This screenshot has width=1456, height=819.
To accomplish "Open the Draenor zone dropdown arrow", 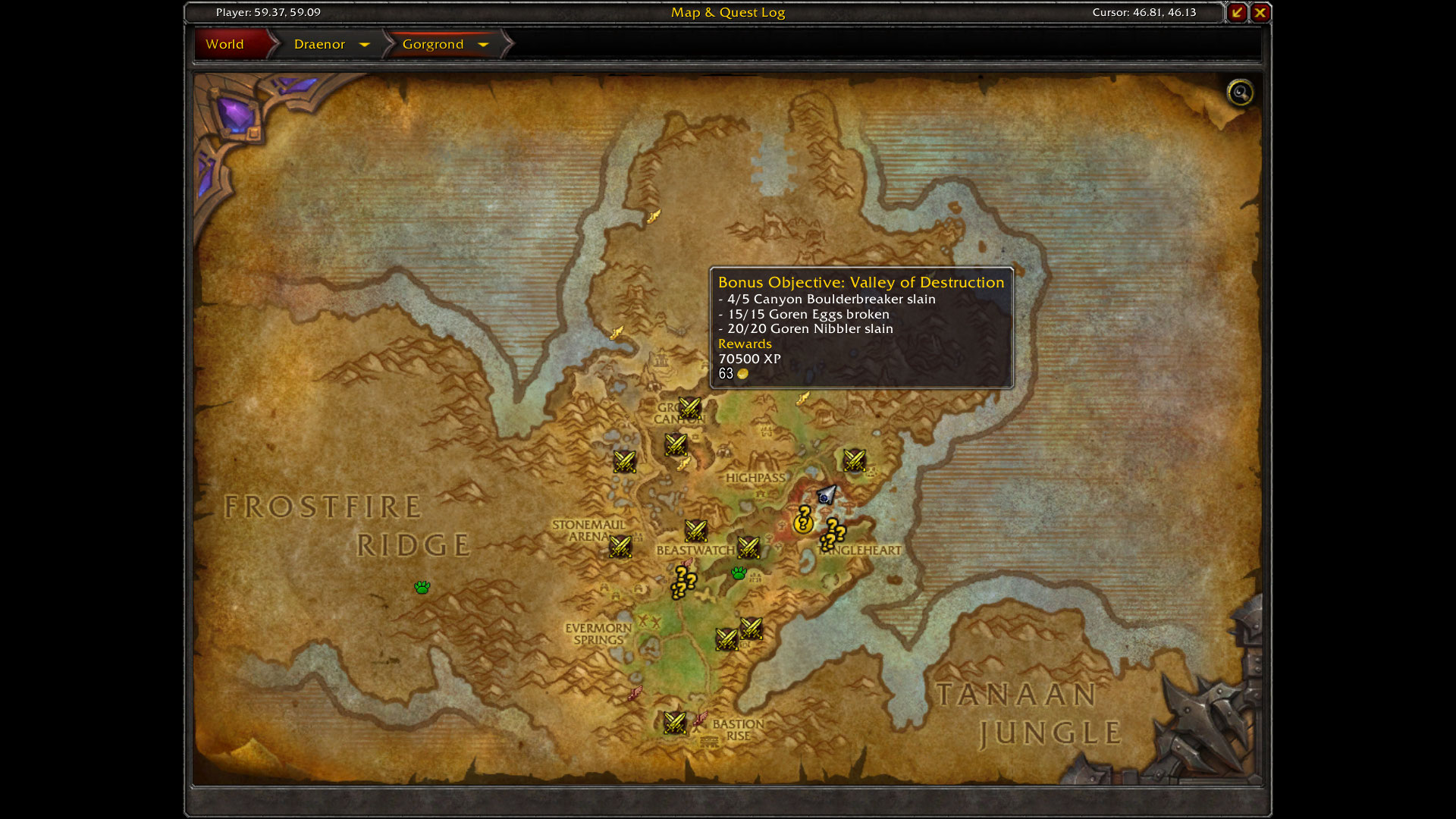I will [x=365, y=45].
